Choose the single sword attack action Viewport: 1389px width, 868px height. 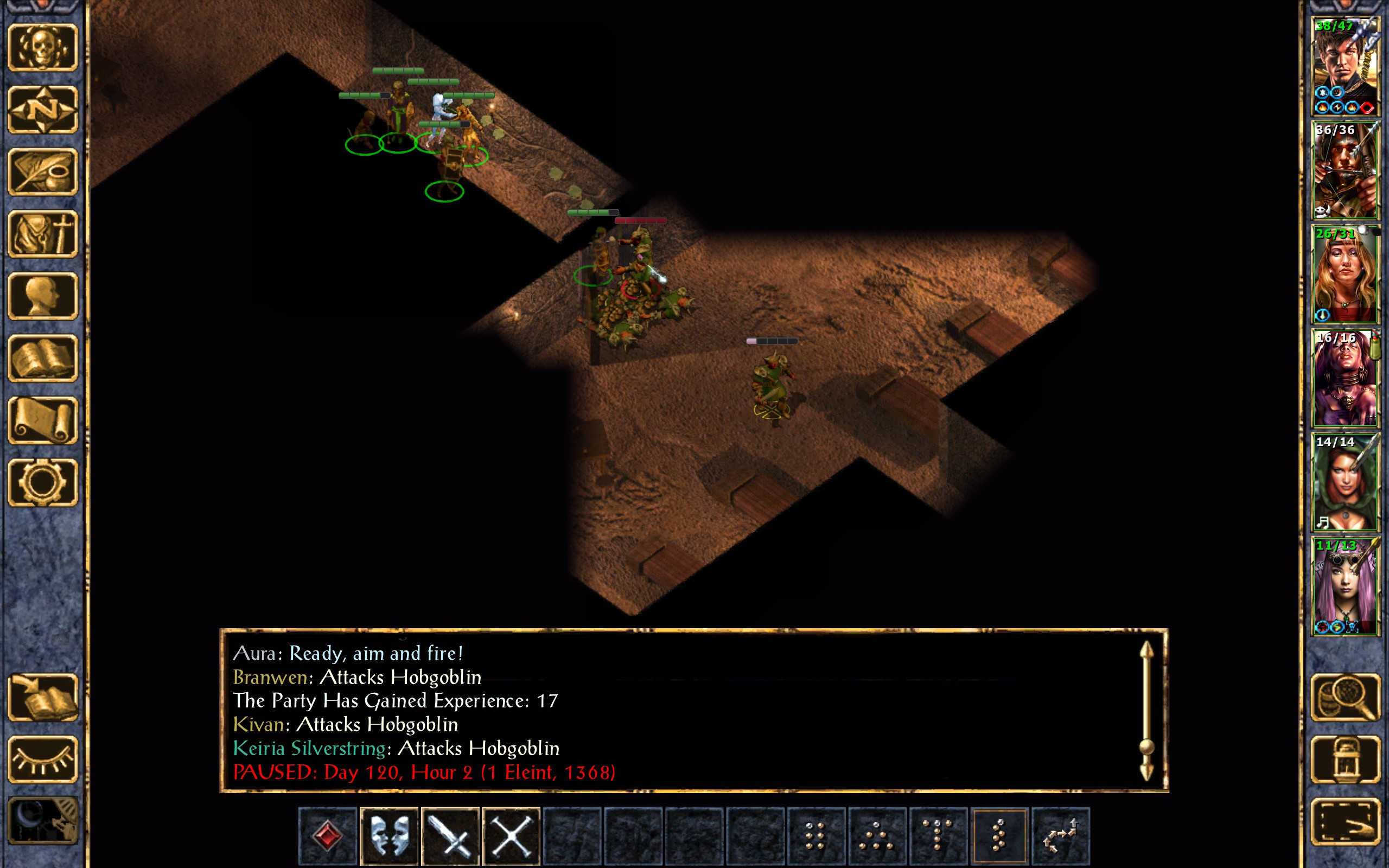(x=450, y=836)
